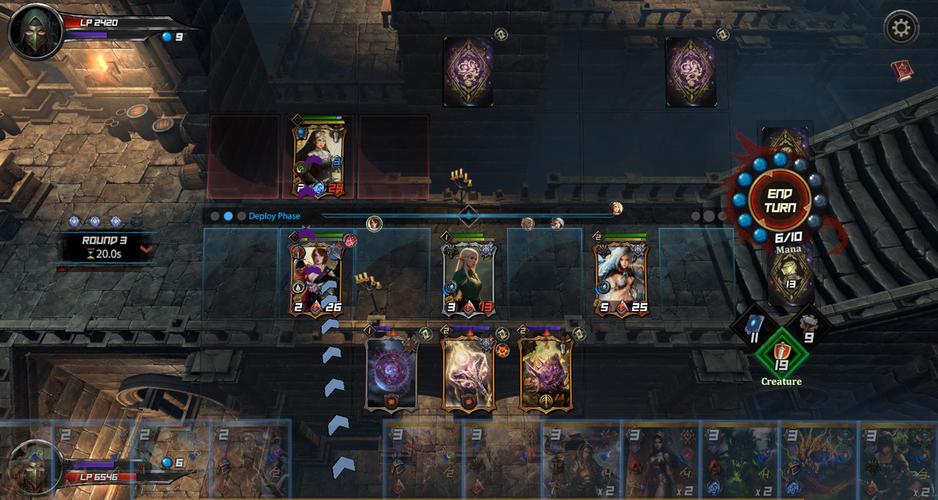
Task: Select the white-haired woman card with 25 health
Action: tap(620, 275)
